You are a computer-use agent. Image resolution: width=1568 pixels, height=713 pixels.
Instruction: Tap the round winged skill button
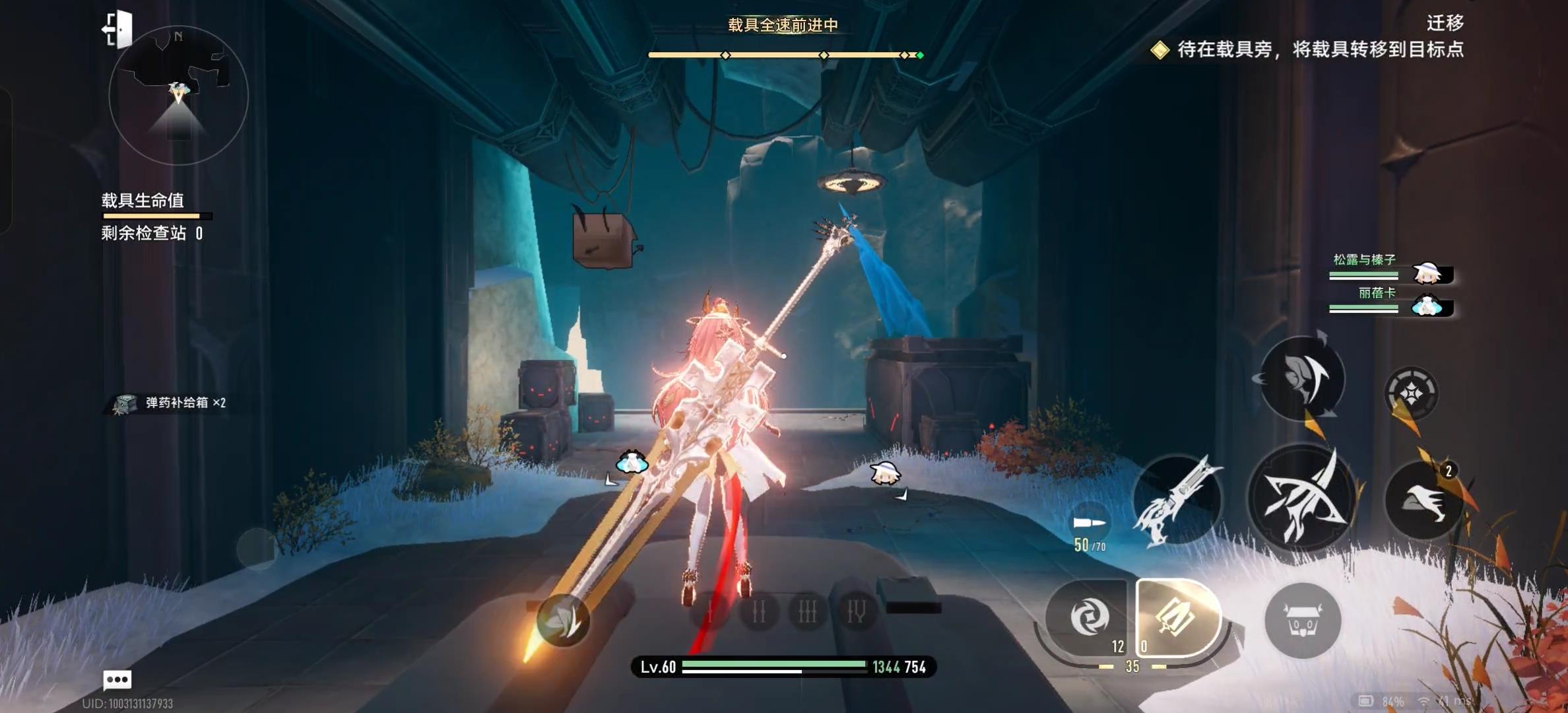click(x=1302, y=378)
